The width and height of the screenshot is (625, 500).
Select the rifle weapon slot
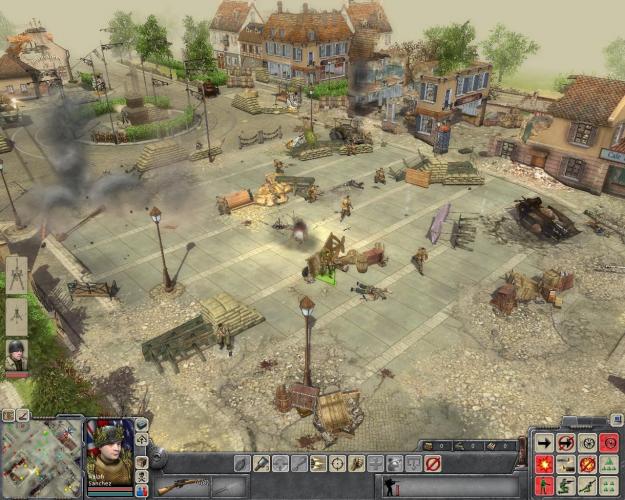click(x=181, y=487)
